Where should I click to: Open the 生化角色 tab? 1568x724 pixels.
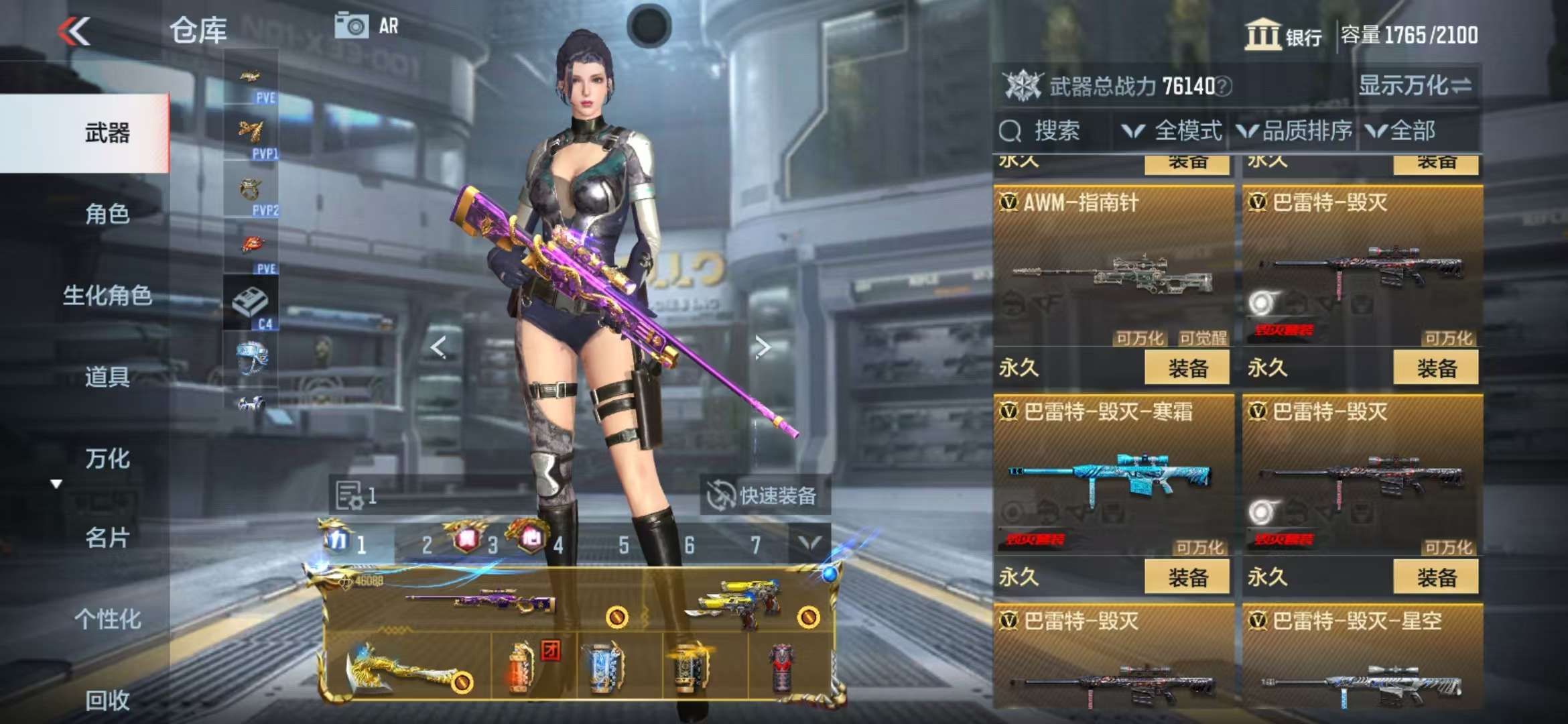click(x=107, y=296)
